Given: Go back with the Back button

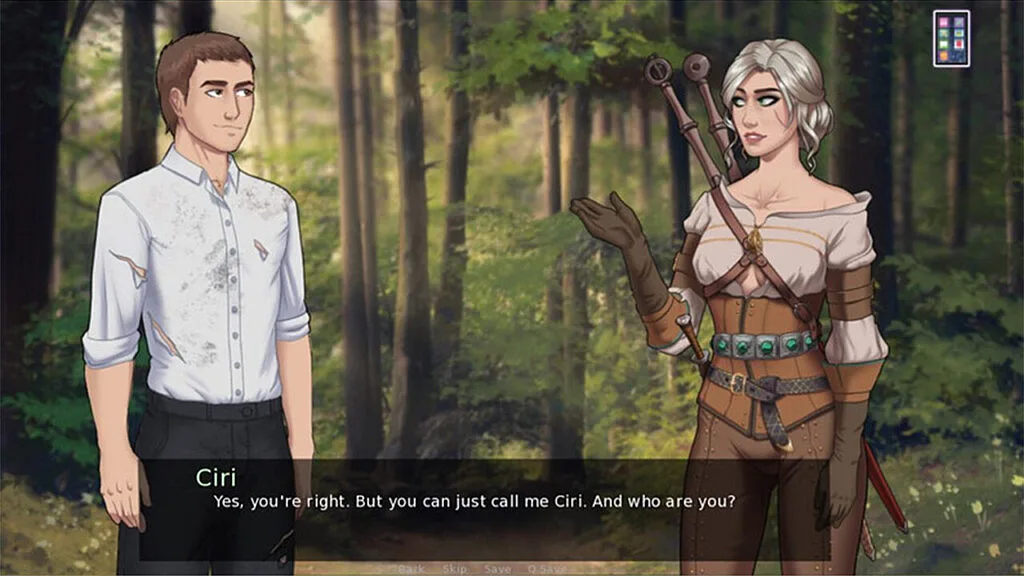Looking at the screenshot, I should click(x=411, y=569).
